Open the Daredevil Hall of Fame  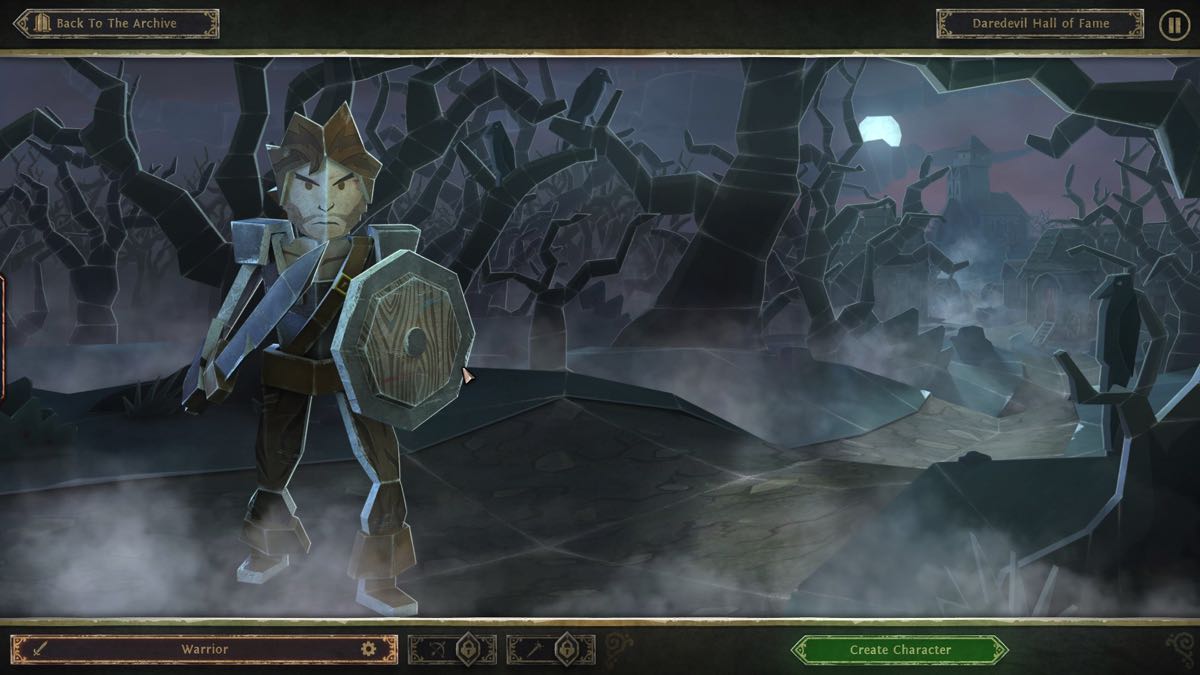tap(1039, 24)
